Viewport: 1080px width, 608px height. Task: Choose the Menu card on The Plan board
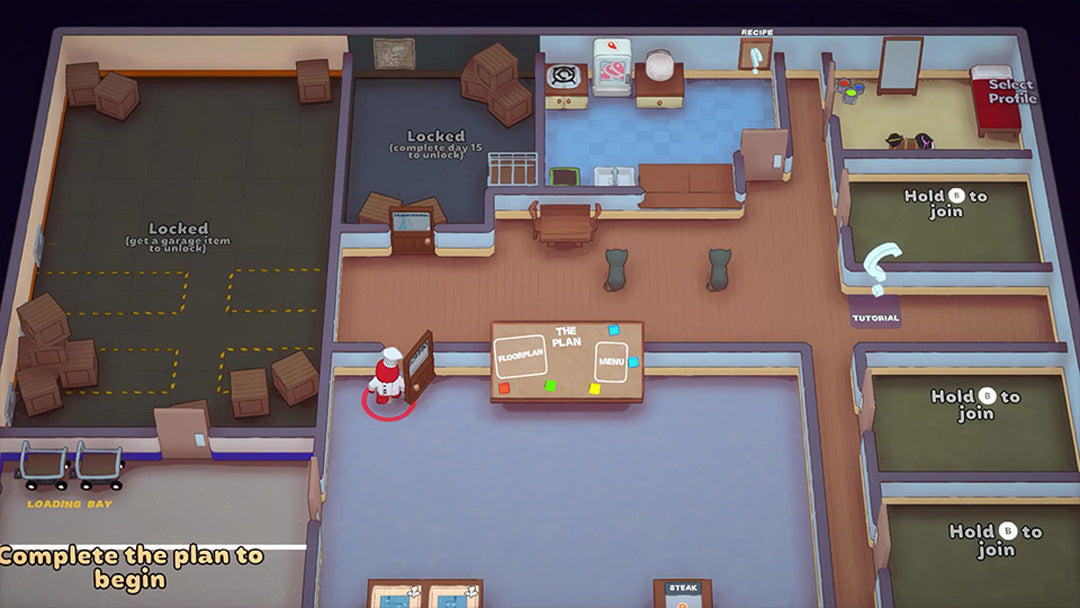[610, 362]
